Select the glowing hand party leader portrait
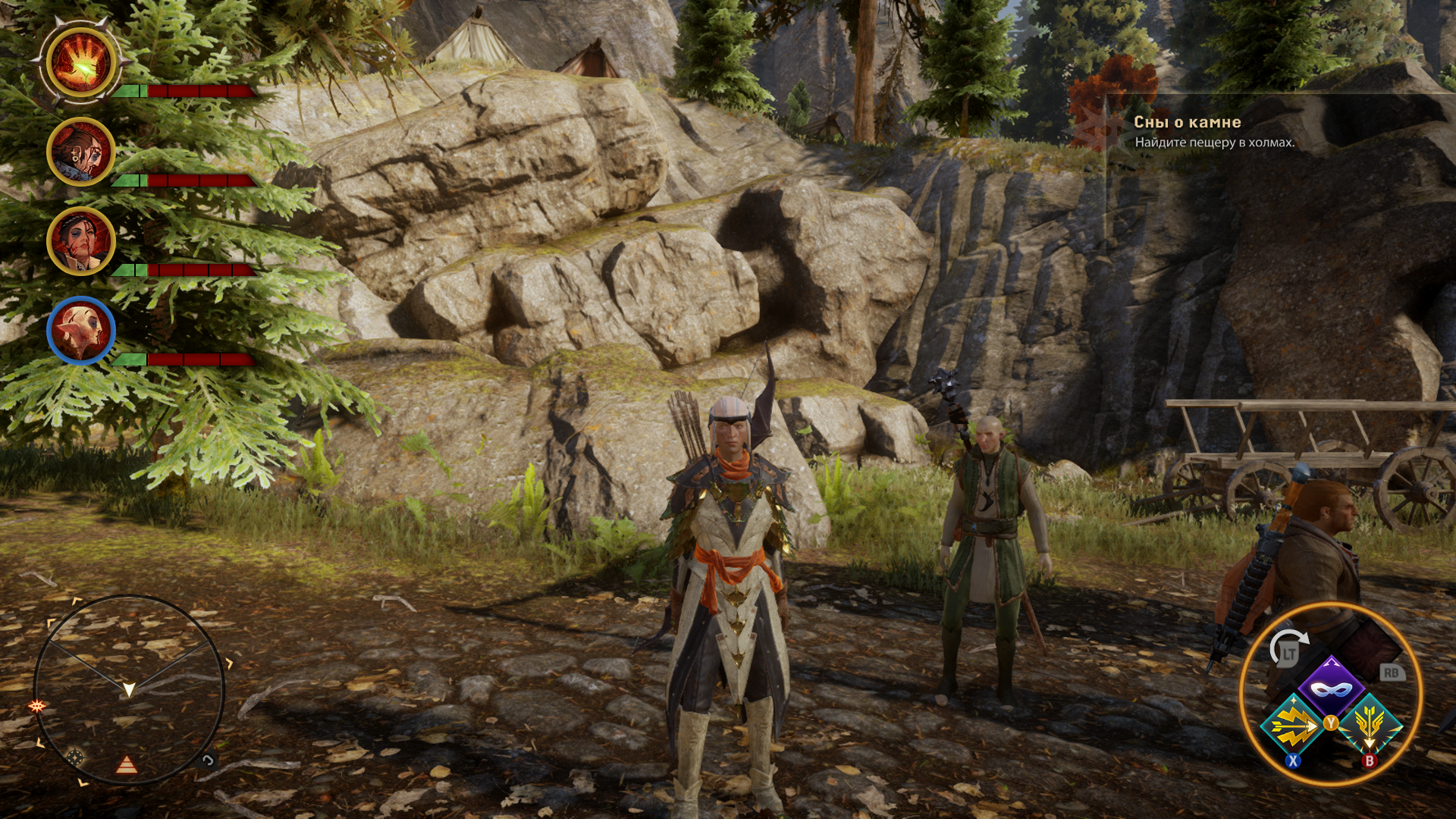Image resolution: width=1456 pixels, height=819 pixels. 81,63
